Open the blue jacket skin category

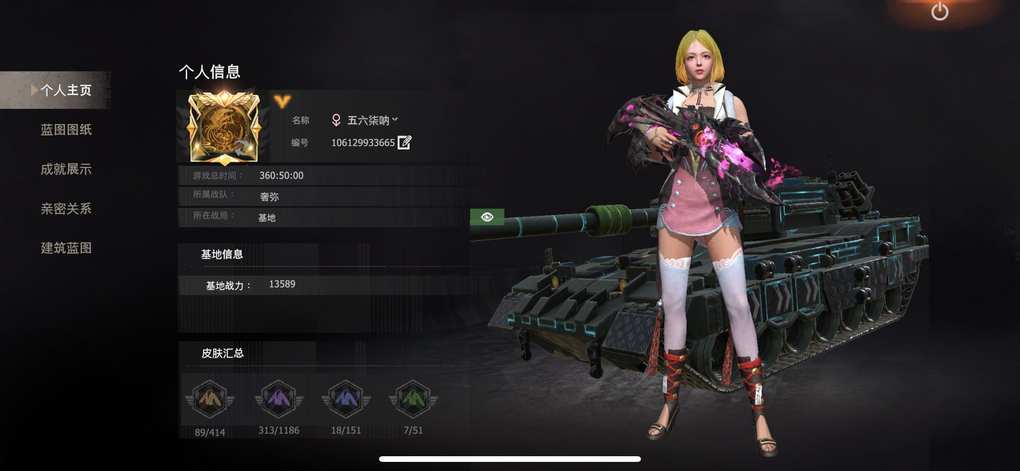point(345,399)
